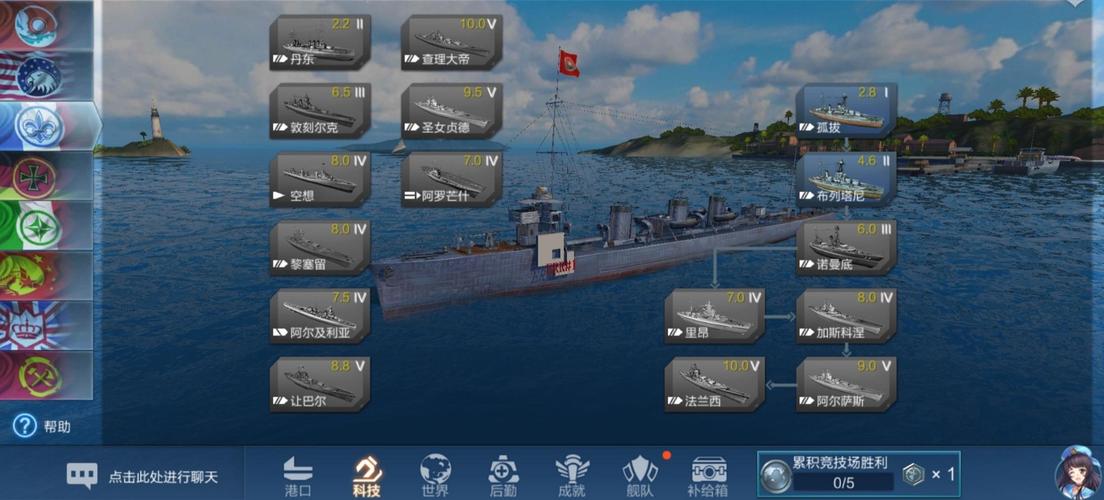Open the 圣女贞德 ship card
This screenshot has height=500, width=1104.
(451, 110)
